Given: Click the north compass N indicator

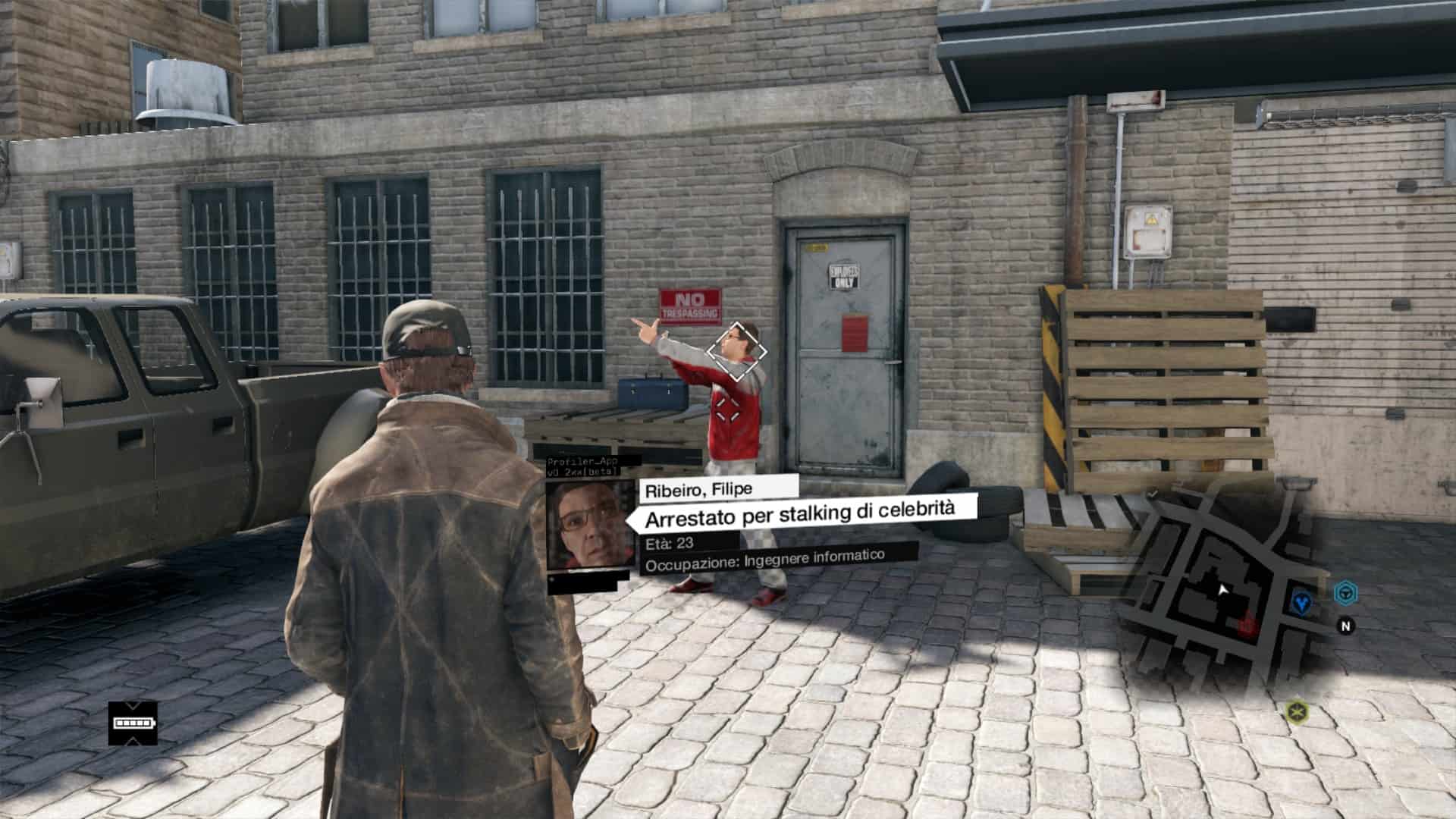Looking at the screenshot, I should pyautogui.click(x=1346, y=626).
